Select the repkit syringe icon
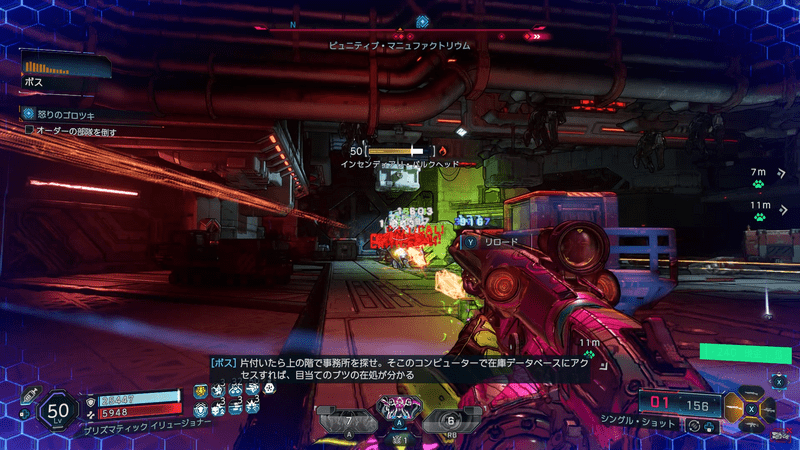This screenshot has width=800, height=450. click(32, 394)
